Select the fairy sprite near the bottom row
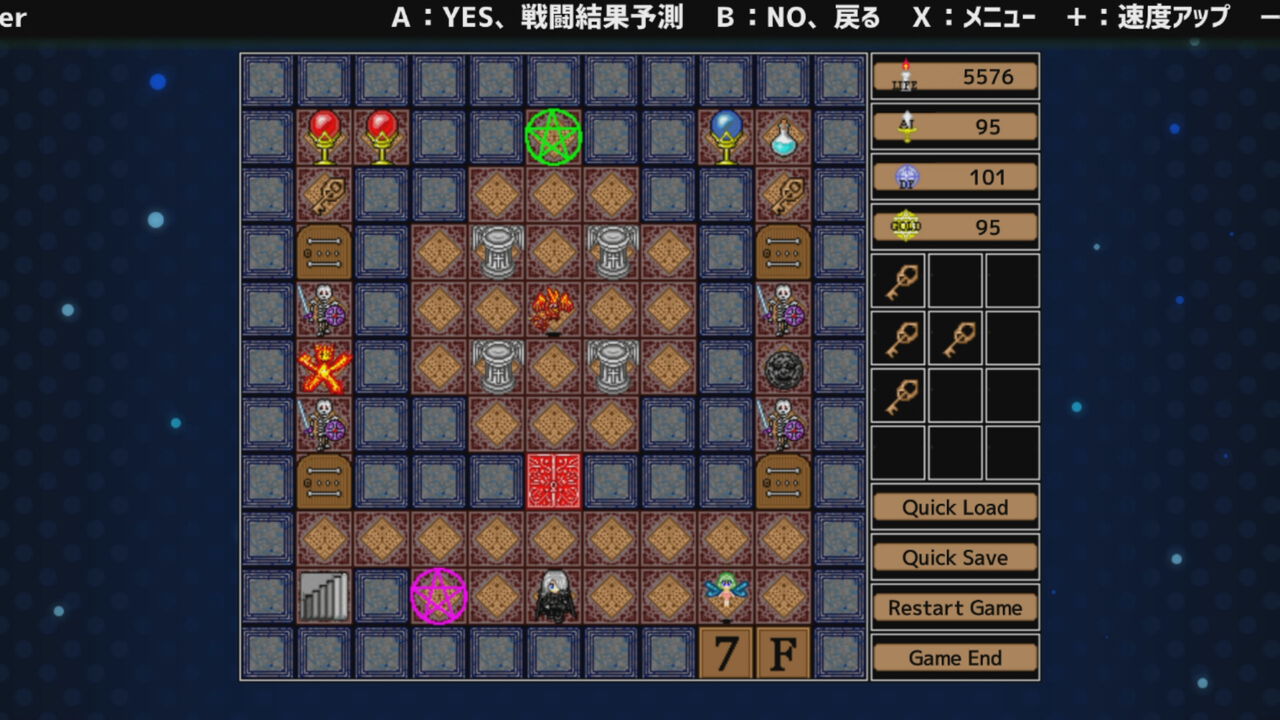 coord(725,594)
